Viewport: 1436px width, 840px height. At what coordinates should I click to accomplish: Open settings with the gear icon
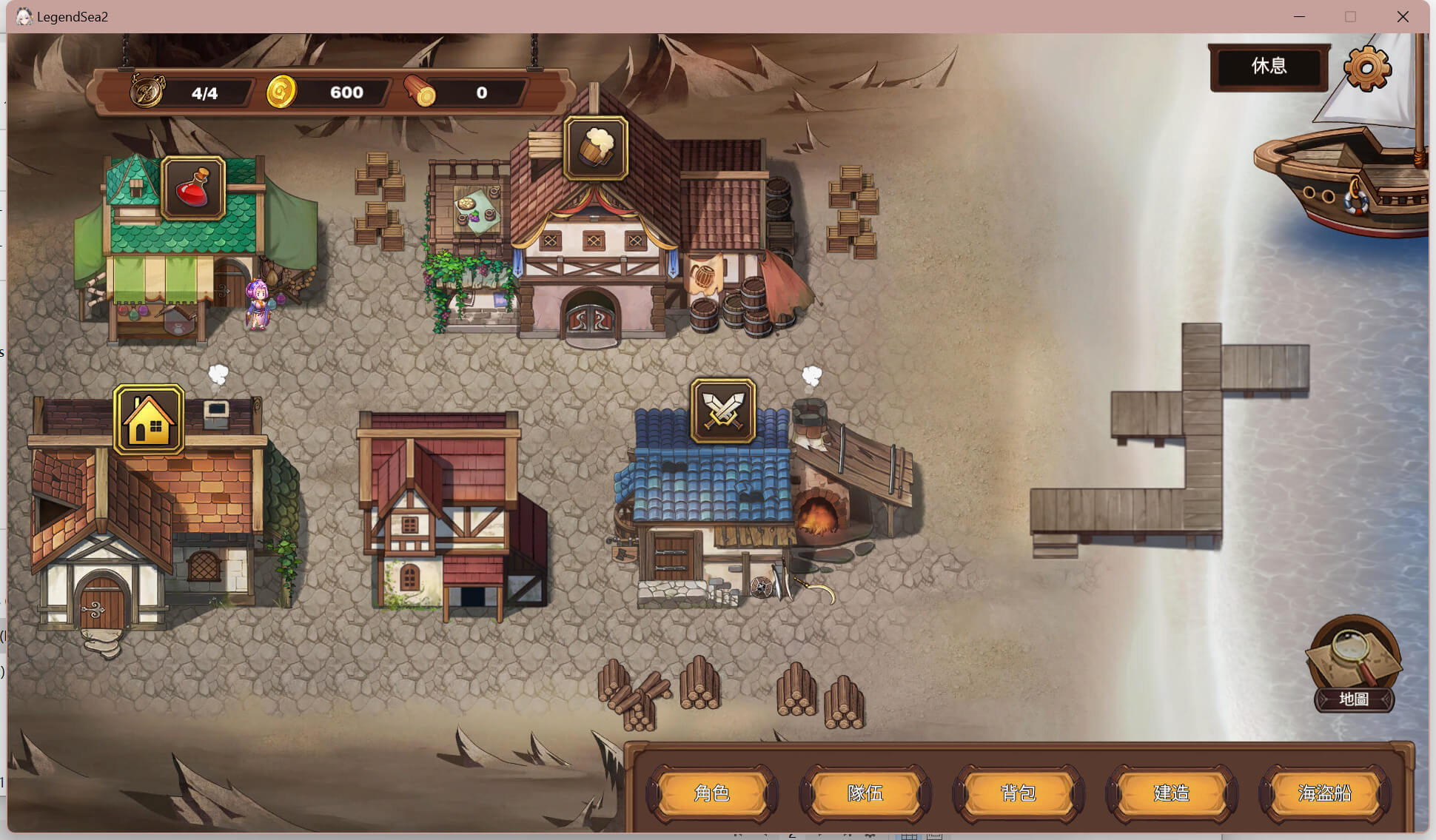(1367, 68)
